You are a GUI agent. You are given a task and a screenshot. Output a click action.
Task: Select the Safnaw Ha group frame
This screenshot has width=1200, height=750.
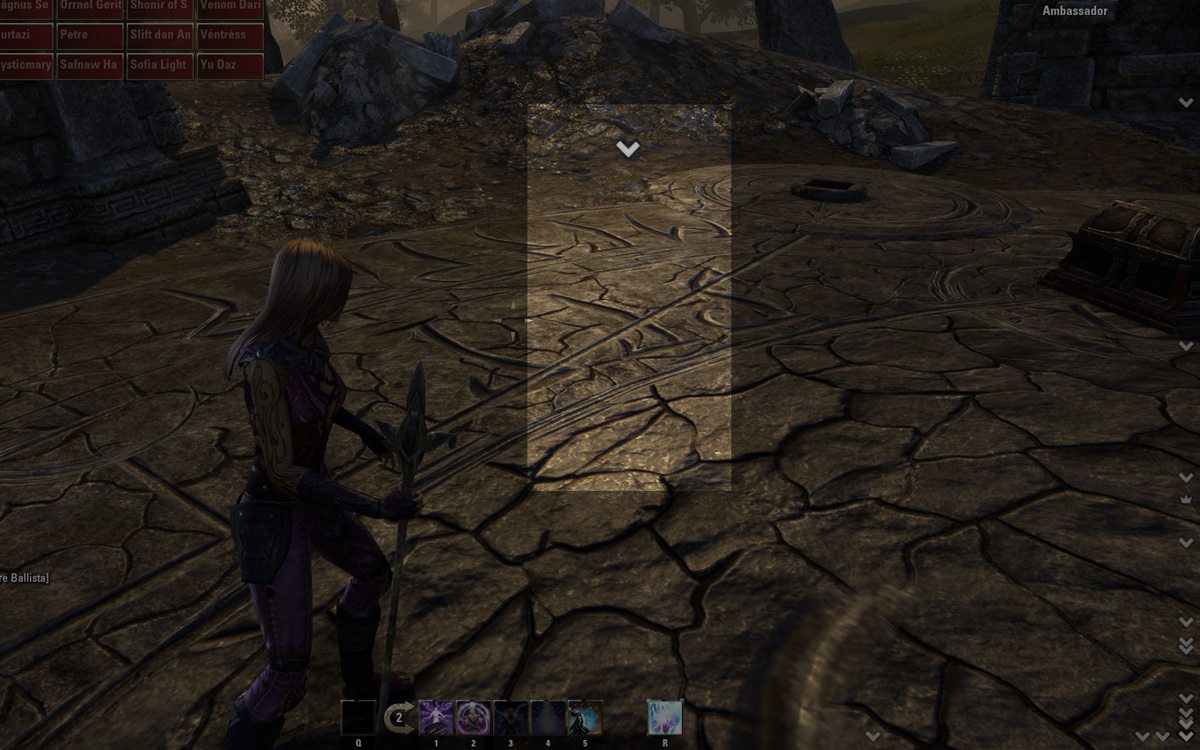90,65
